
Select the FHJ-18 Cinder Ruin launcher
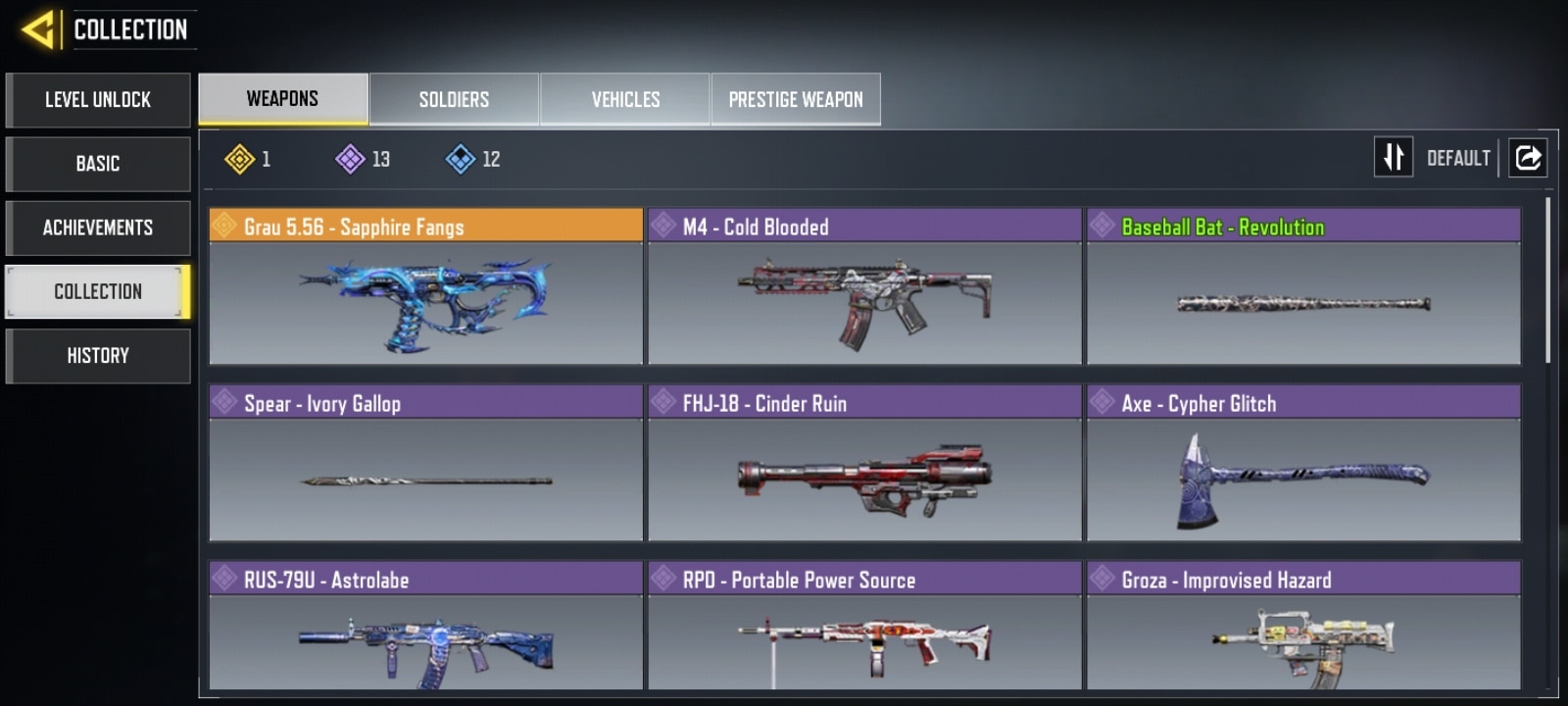click(864, 463)
